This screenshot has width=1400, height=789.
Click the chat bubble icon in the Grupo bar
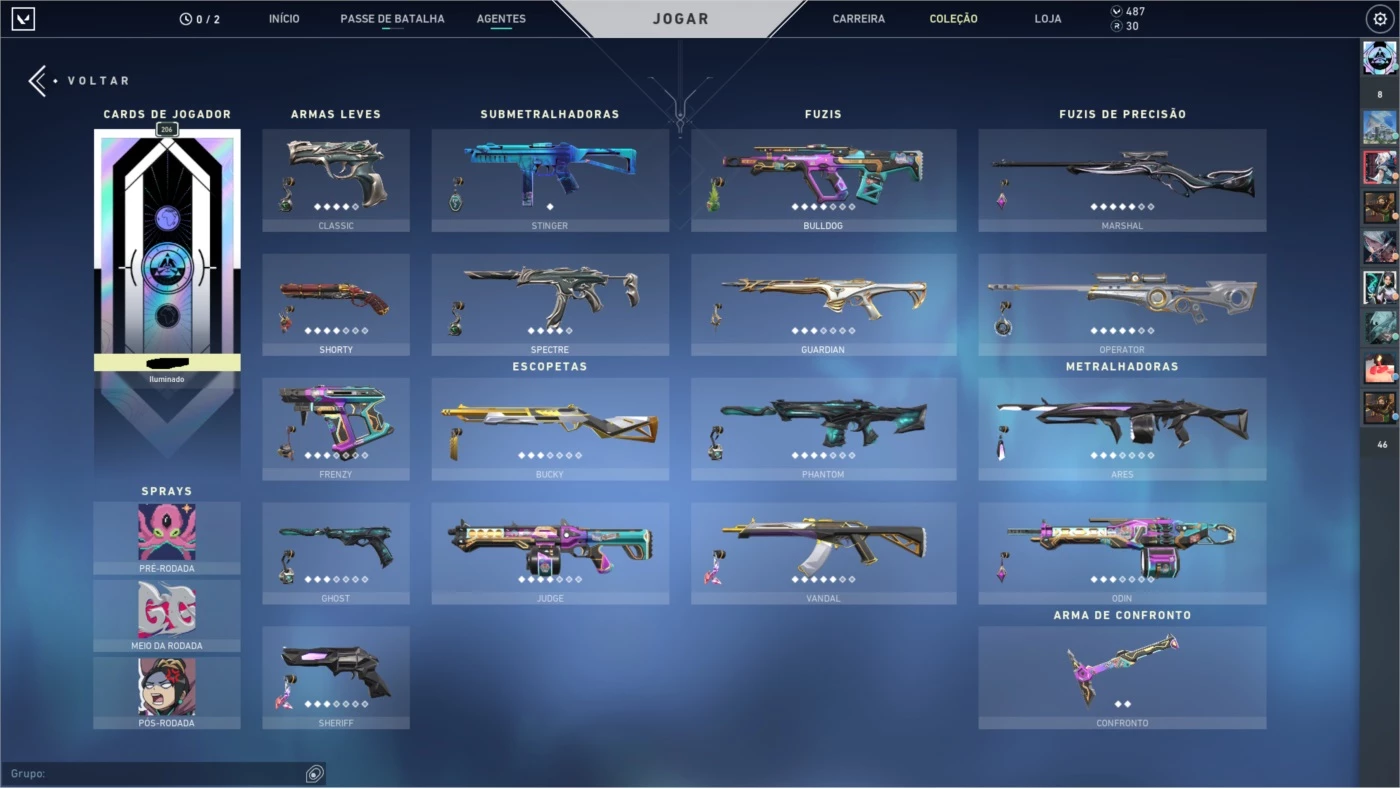point(314,772)
